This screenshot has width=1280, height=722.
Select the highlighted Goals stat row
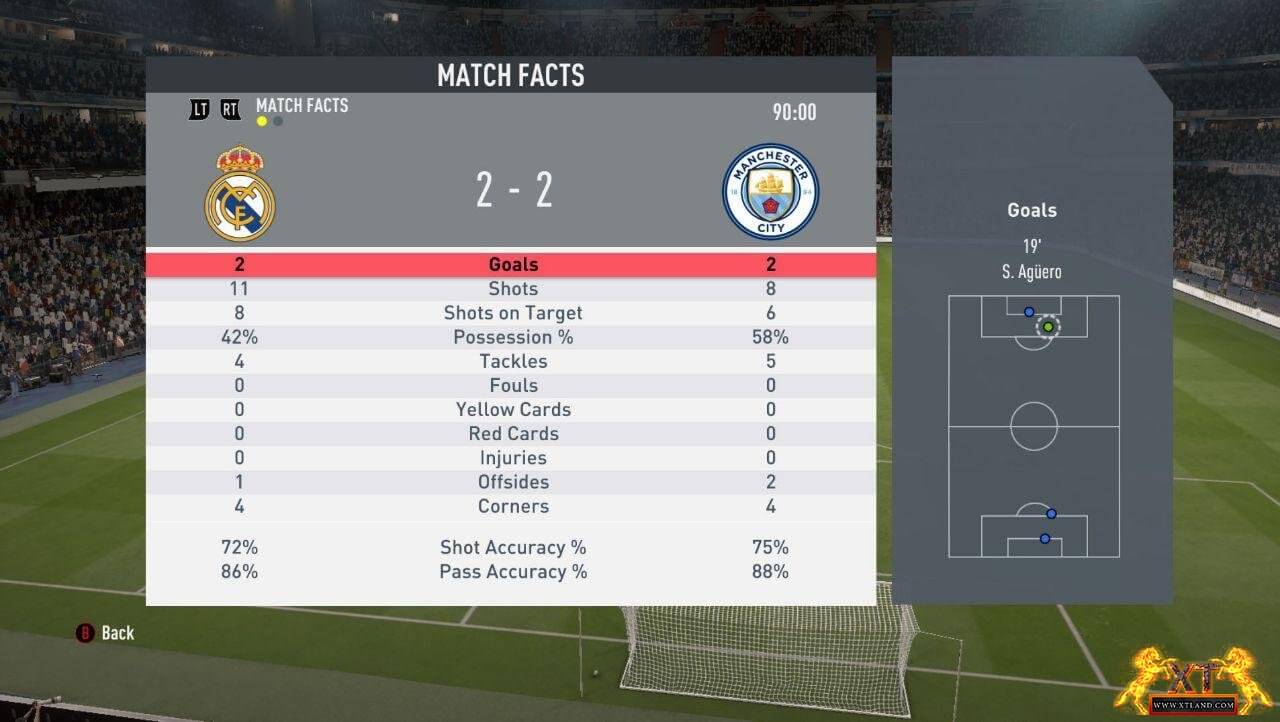[512, 265]
